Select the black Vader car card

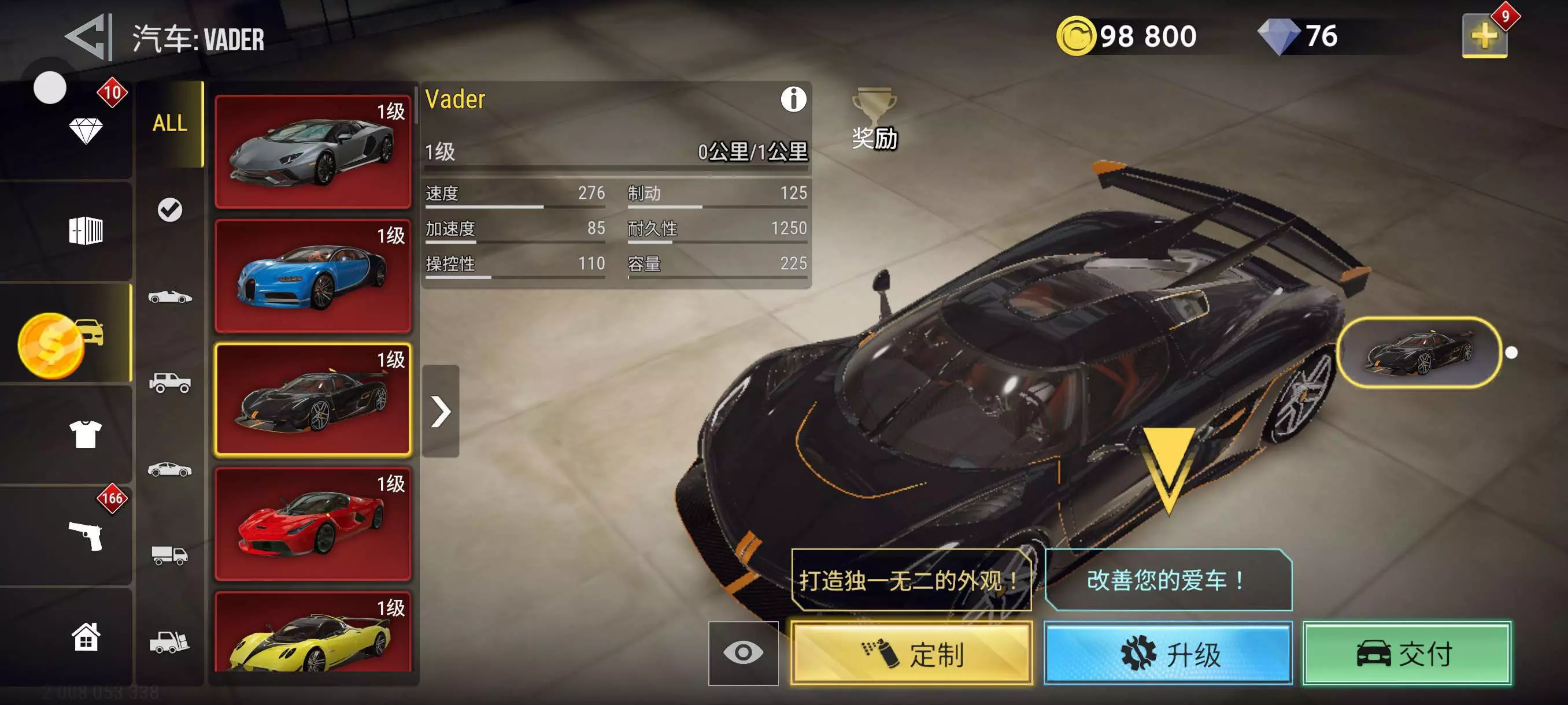pyautogui.click(x=313, y=399)
